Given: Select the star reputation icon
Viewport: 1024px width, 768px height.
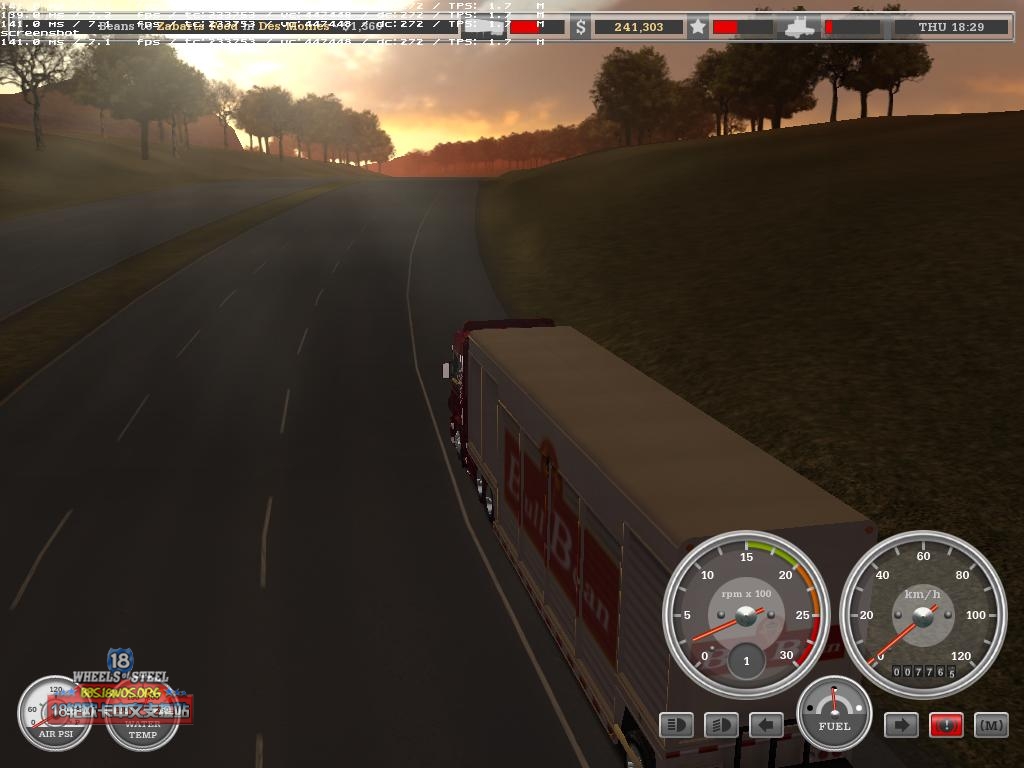Looking at the screenshot, I should click(698, 27).
